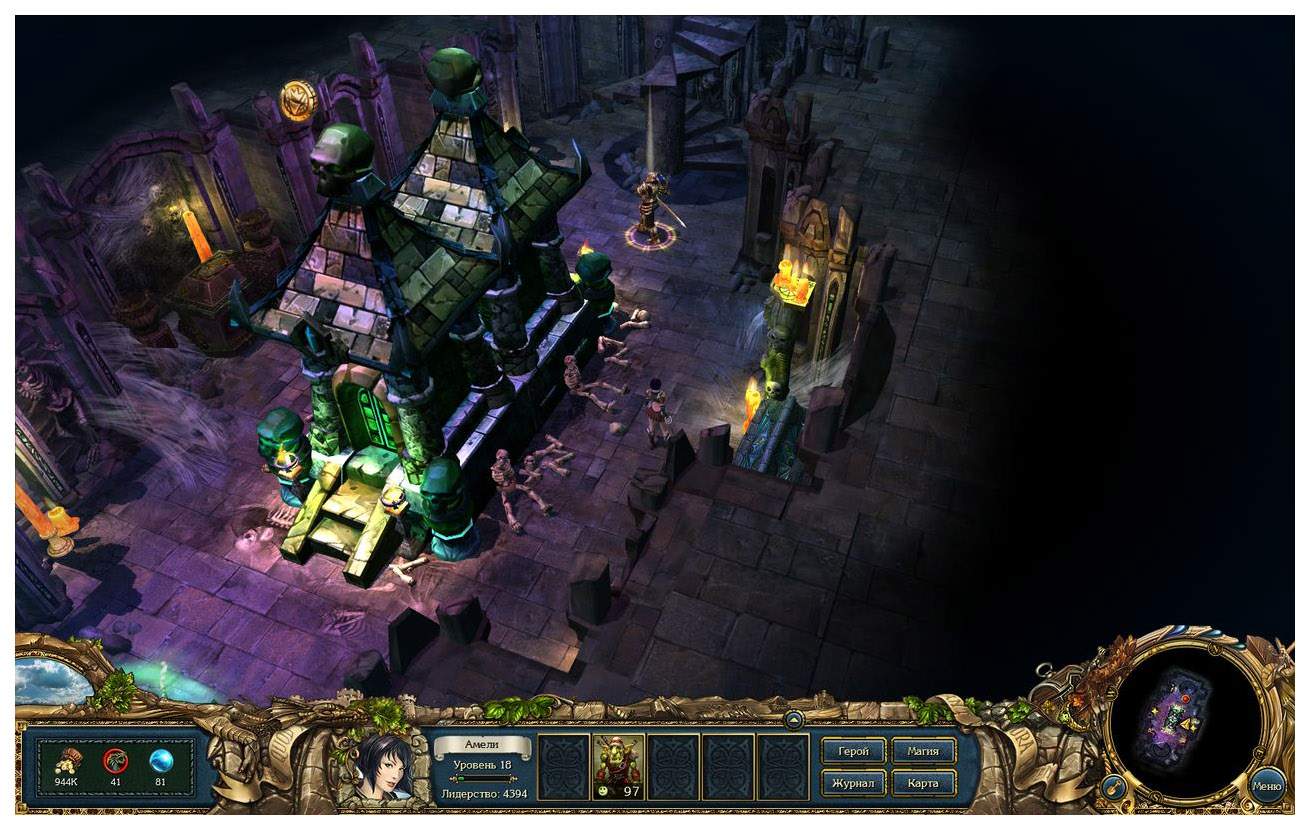This screenshot has height=830, width=1310.
Task: Click the round shovel dig button
Action: (1113, 788)
